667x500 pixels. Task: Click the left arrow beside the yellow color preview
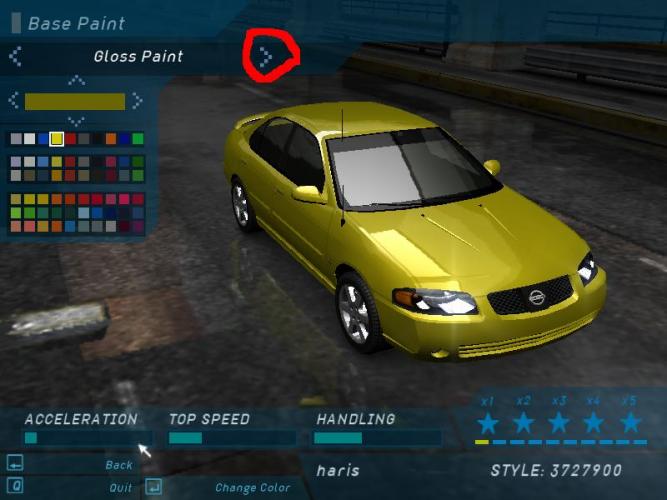[x=14, y=100]
